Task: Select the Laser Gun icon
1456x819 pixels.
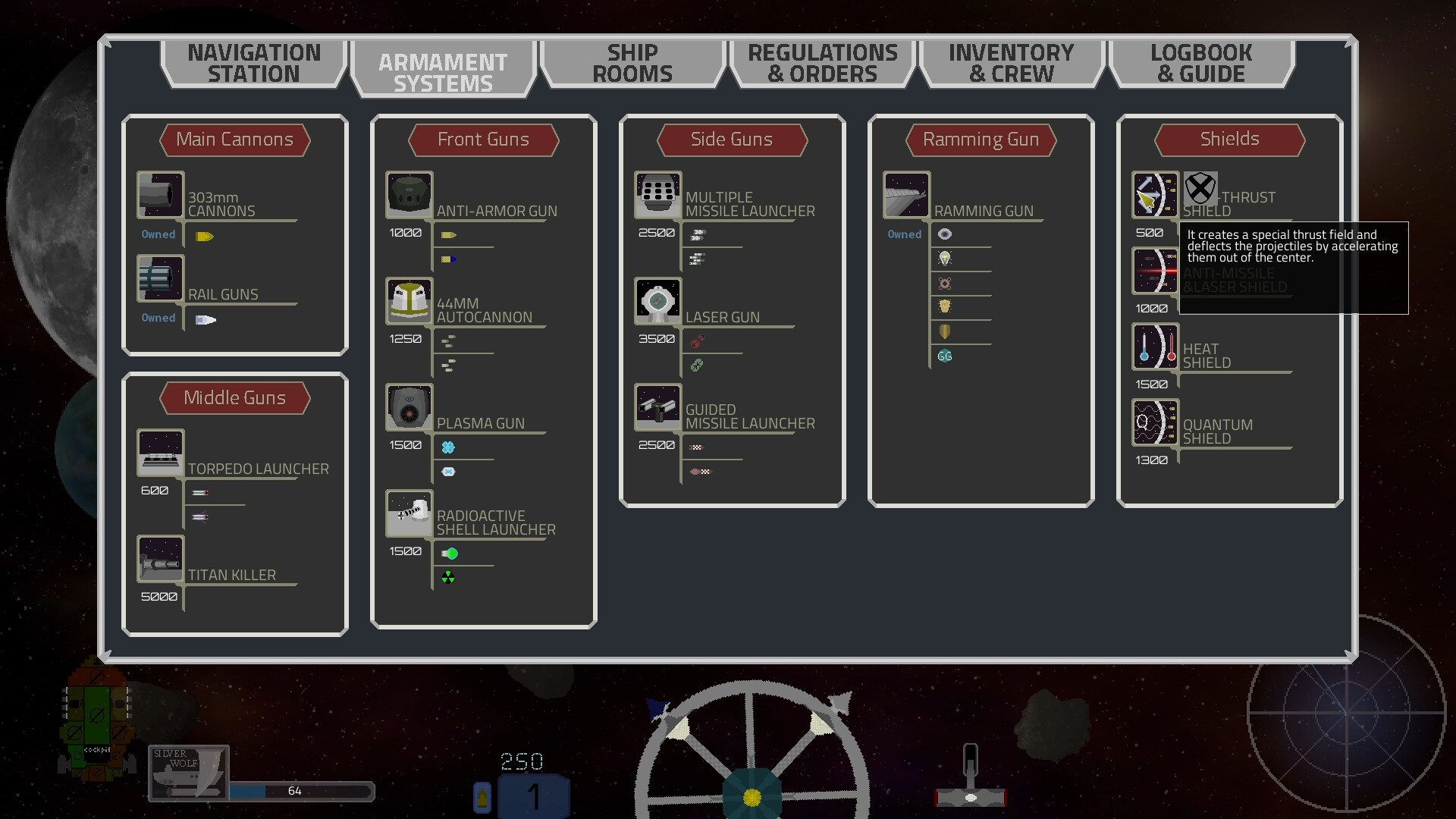Action: pos(657,301)
